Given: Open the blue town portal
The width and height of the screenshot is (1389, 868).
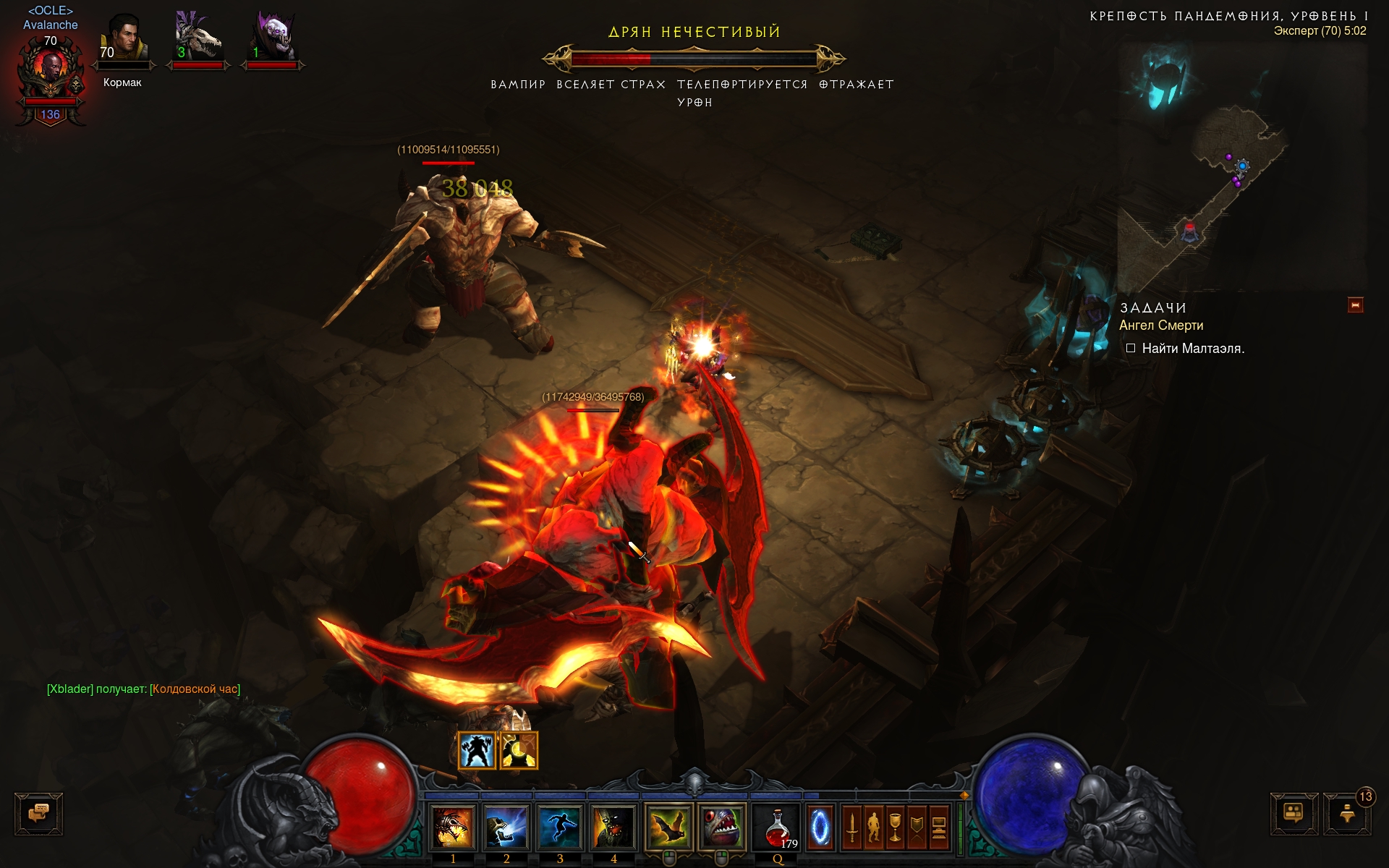Looking at the screenshot, I should coord(820,827).
